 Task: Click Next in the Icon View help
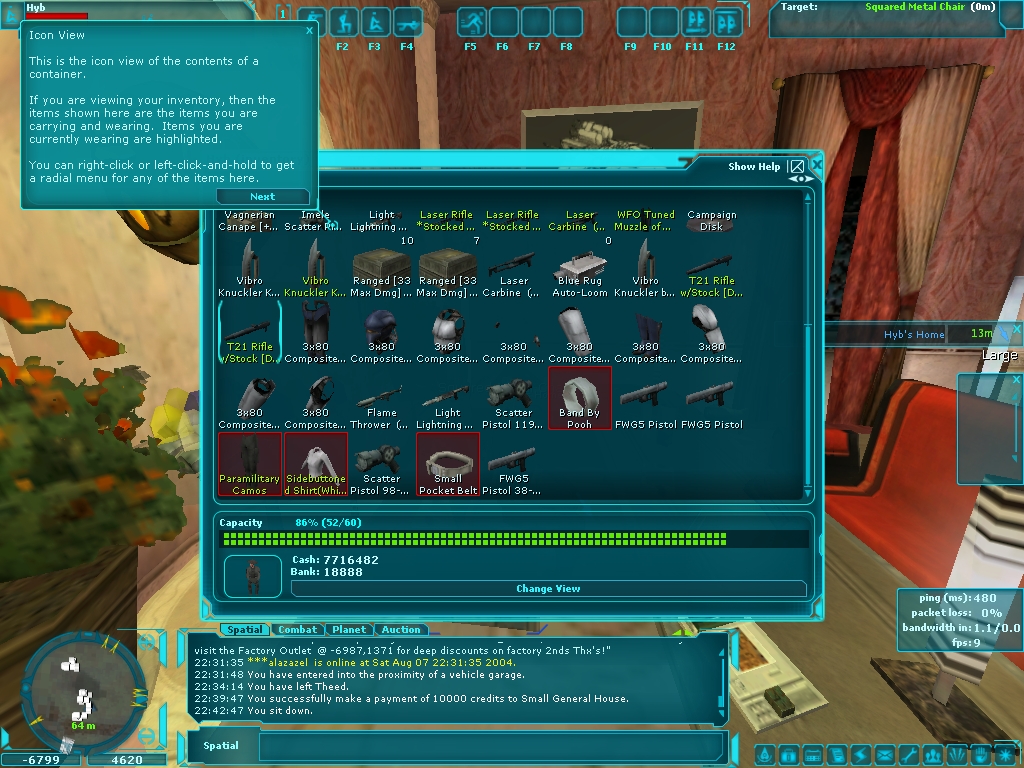[263, 197]
